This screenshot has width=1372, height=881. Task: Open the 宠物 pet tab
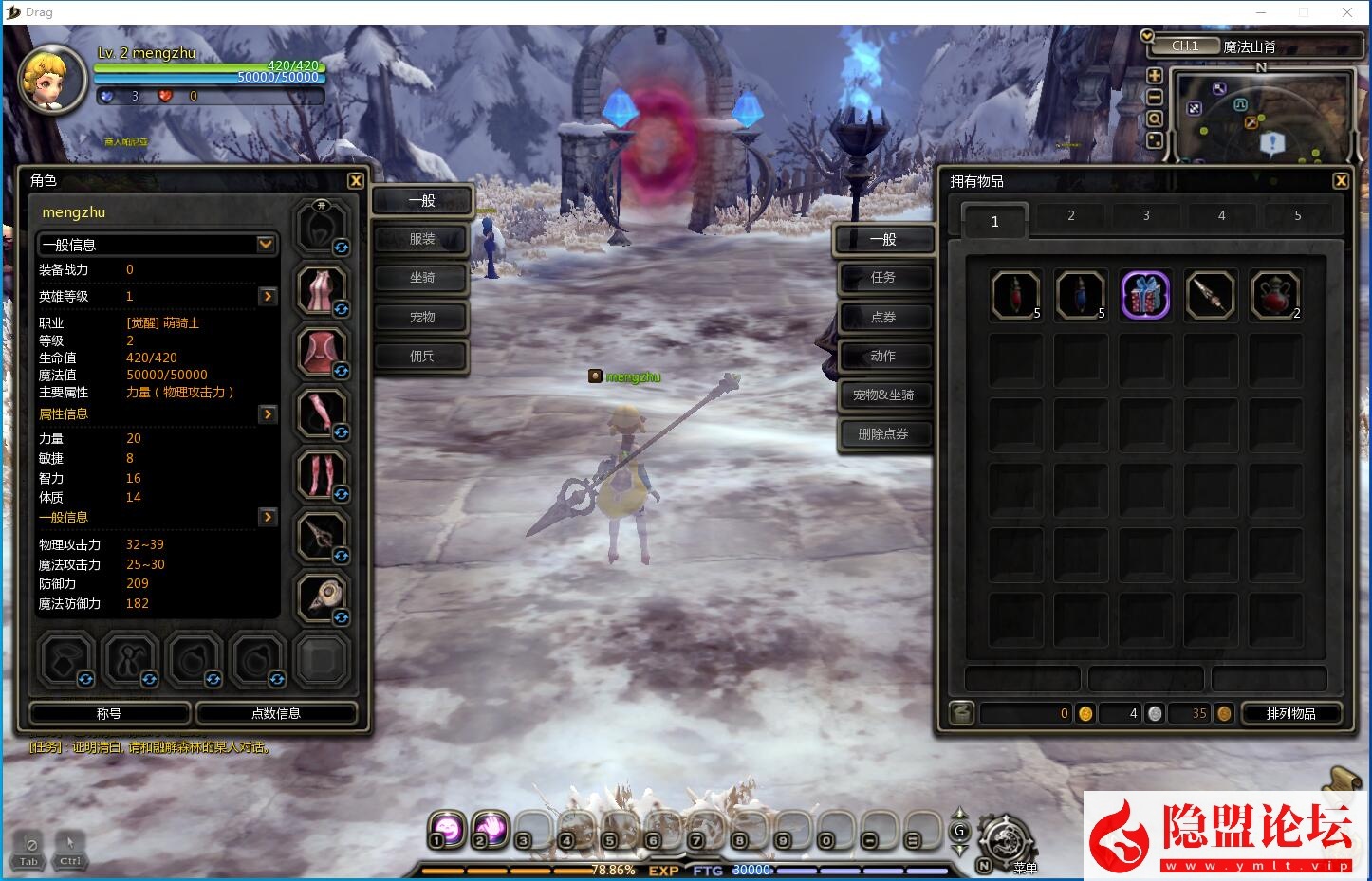pos(422,317)
